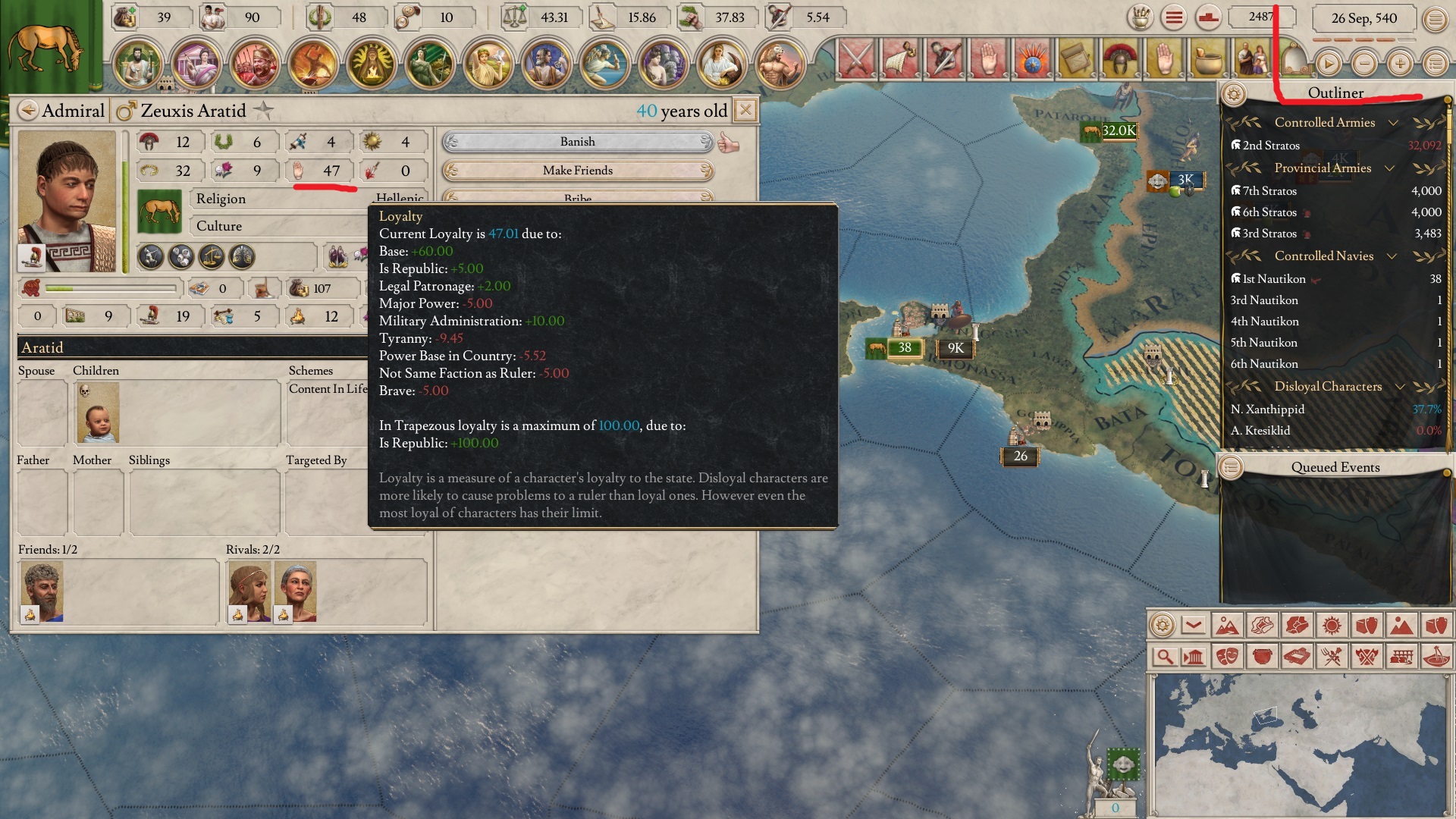Go back using the Admiral panel arrow
This screenshot has height=819, width=1456.
28,111
